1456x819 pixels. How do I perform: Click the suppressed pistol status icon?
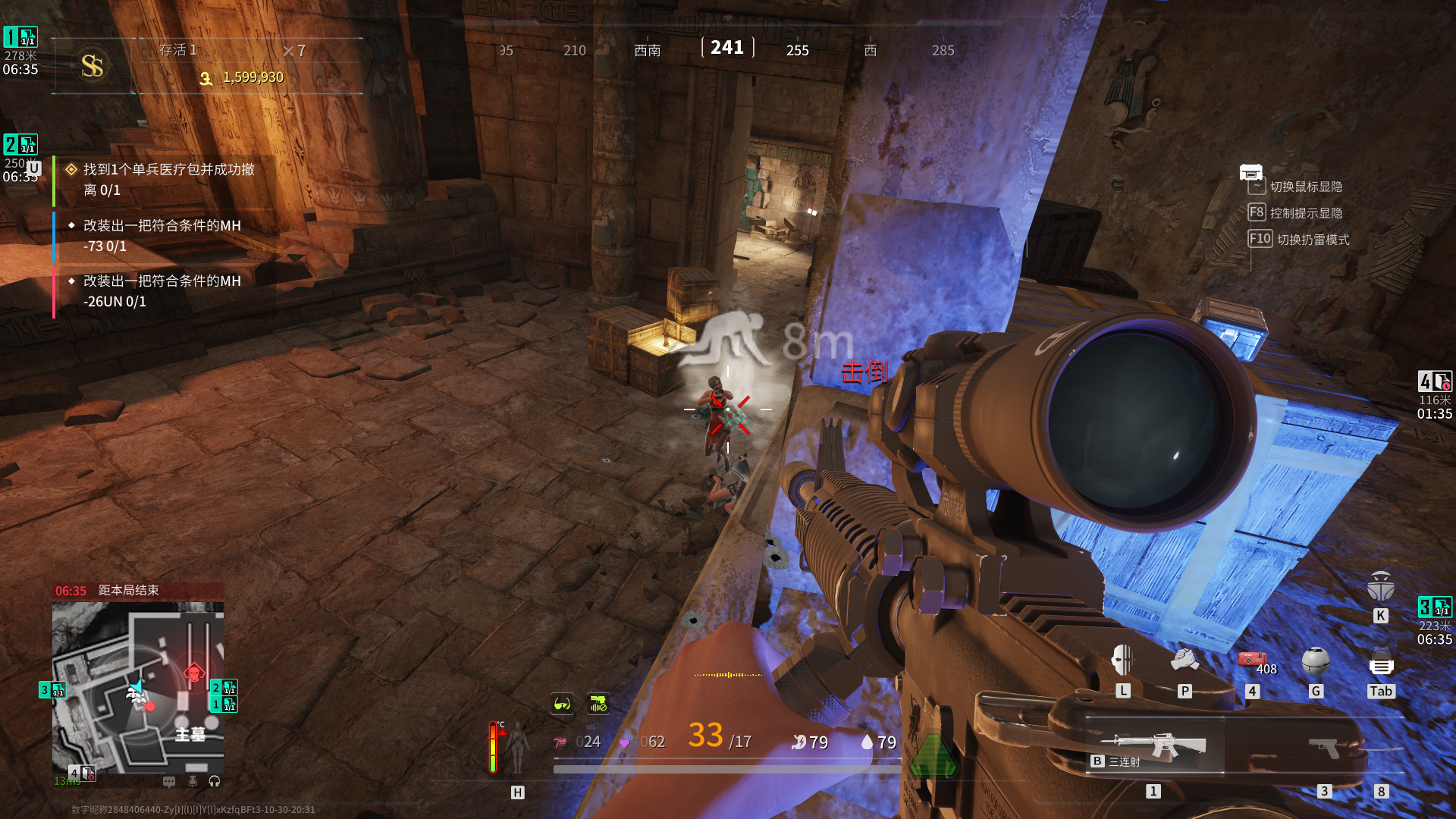(x=598, y=704)
